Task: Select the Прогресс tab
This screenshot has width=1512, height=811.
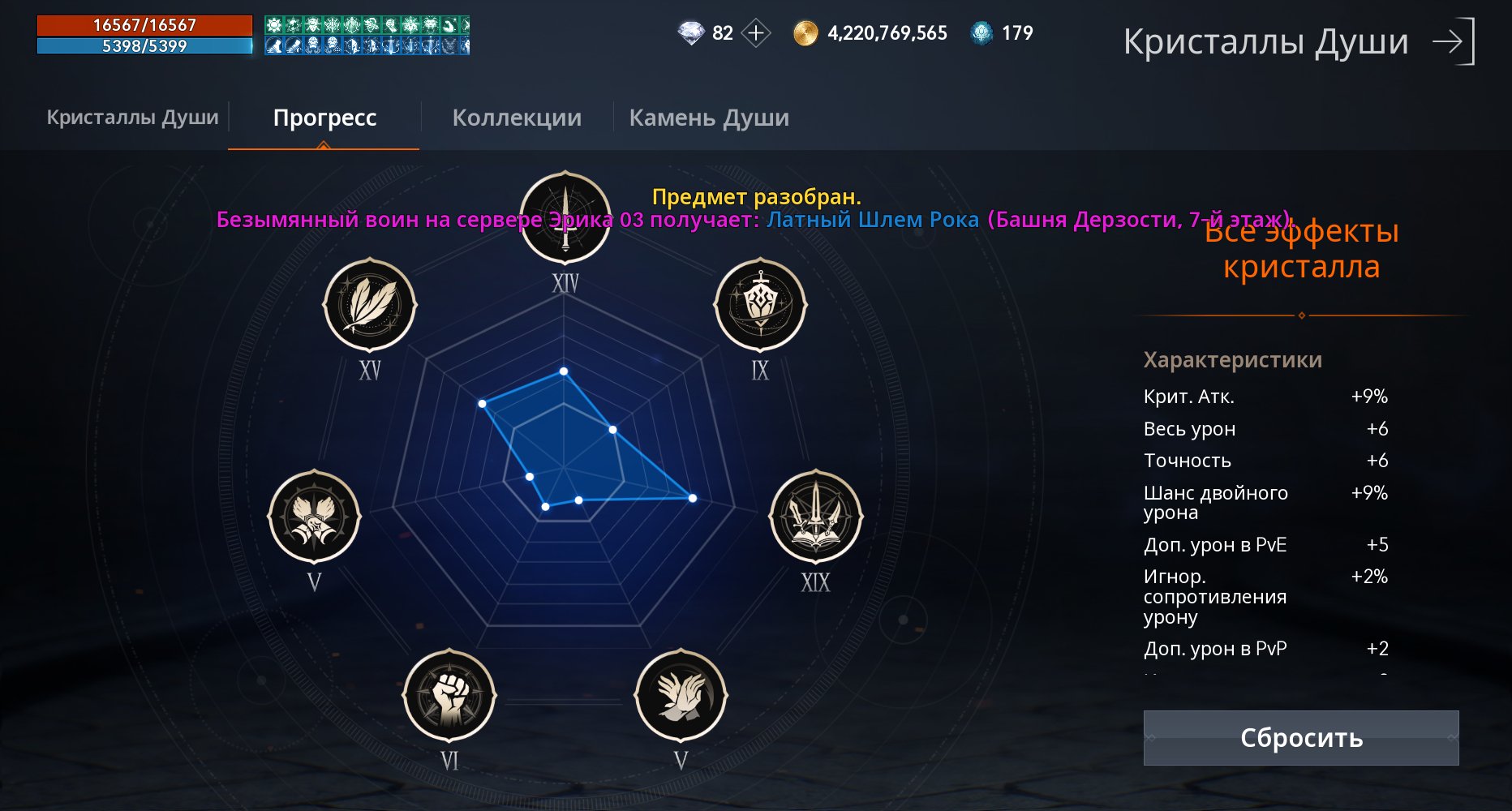Action: (324, 118)
